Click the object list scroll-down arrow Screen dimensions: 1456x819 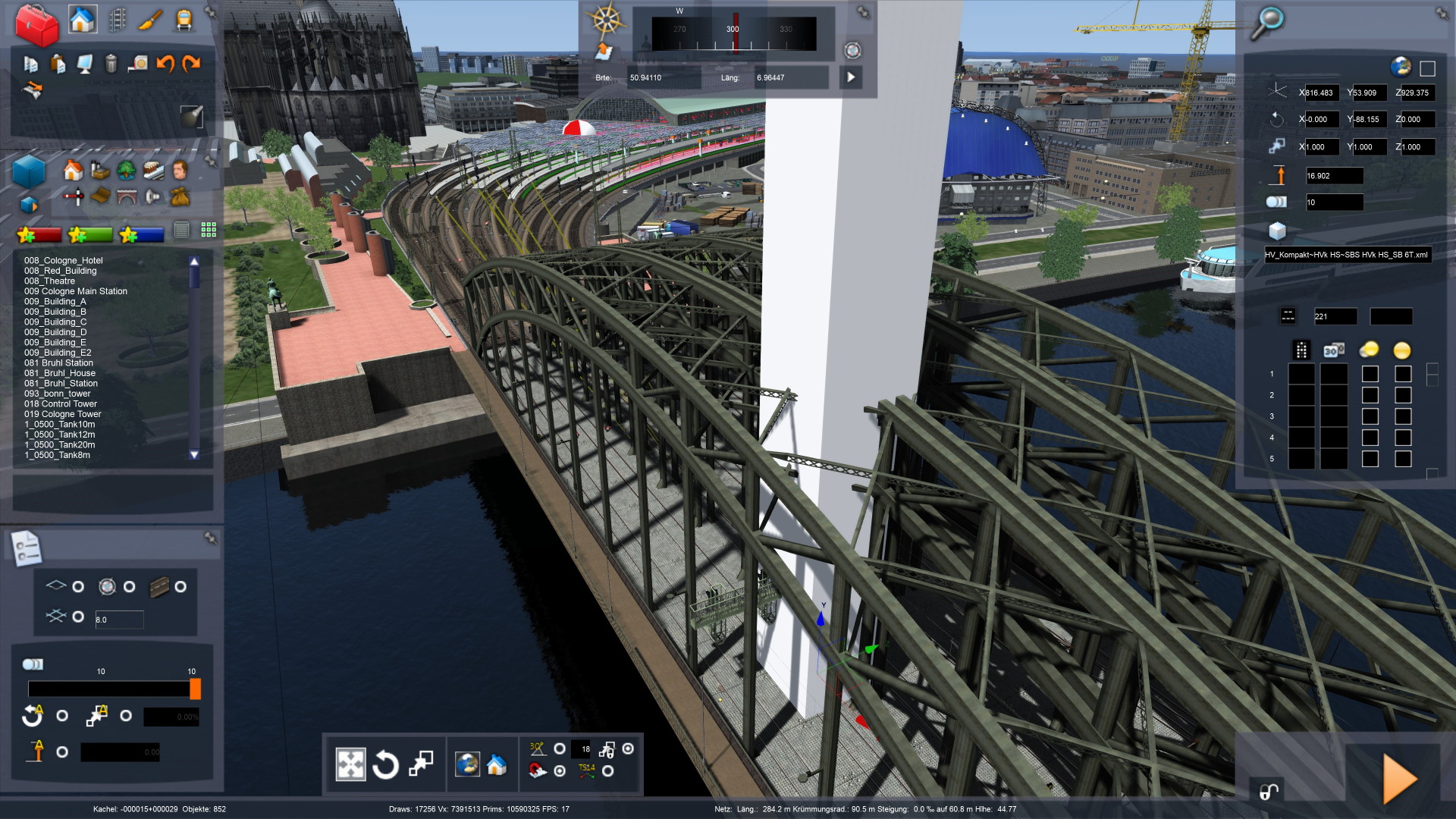pyautogui.click(x=194, y=455)
